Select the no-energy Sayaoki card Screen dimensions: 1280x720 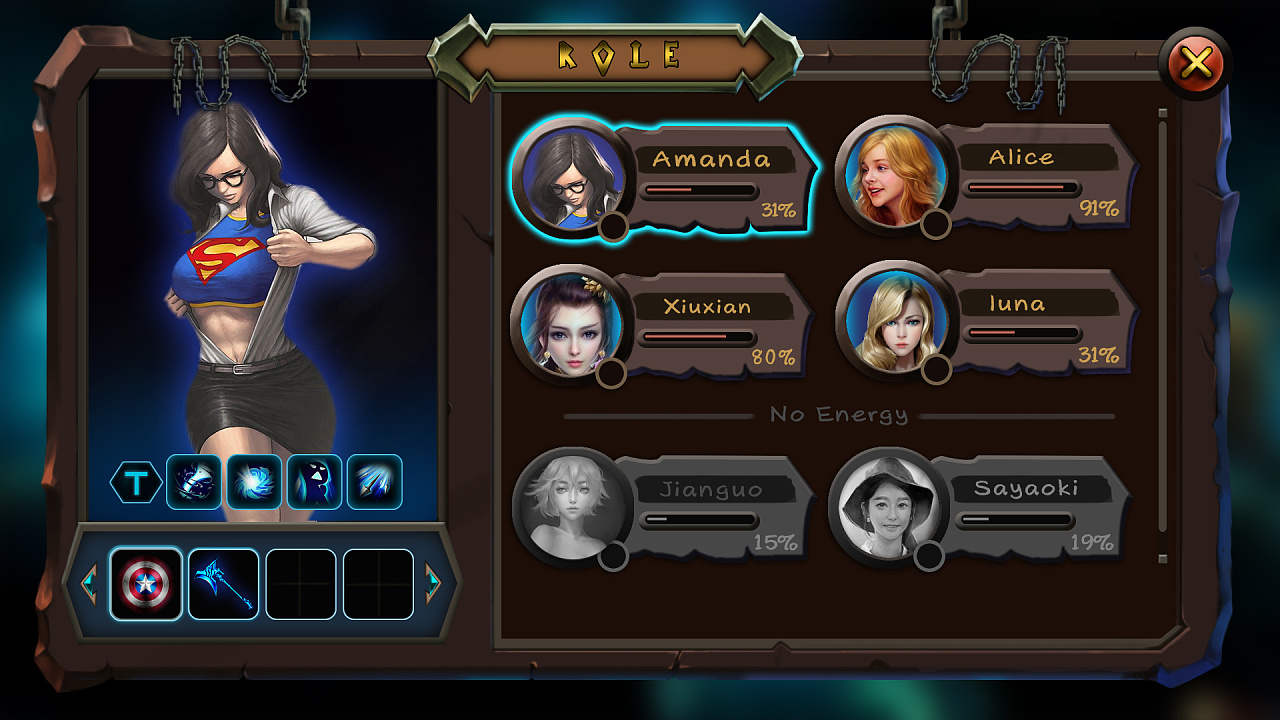(x=980, y=507)
